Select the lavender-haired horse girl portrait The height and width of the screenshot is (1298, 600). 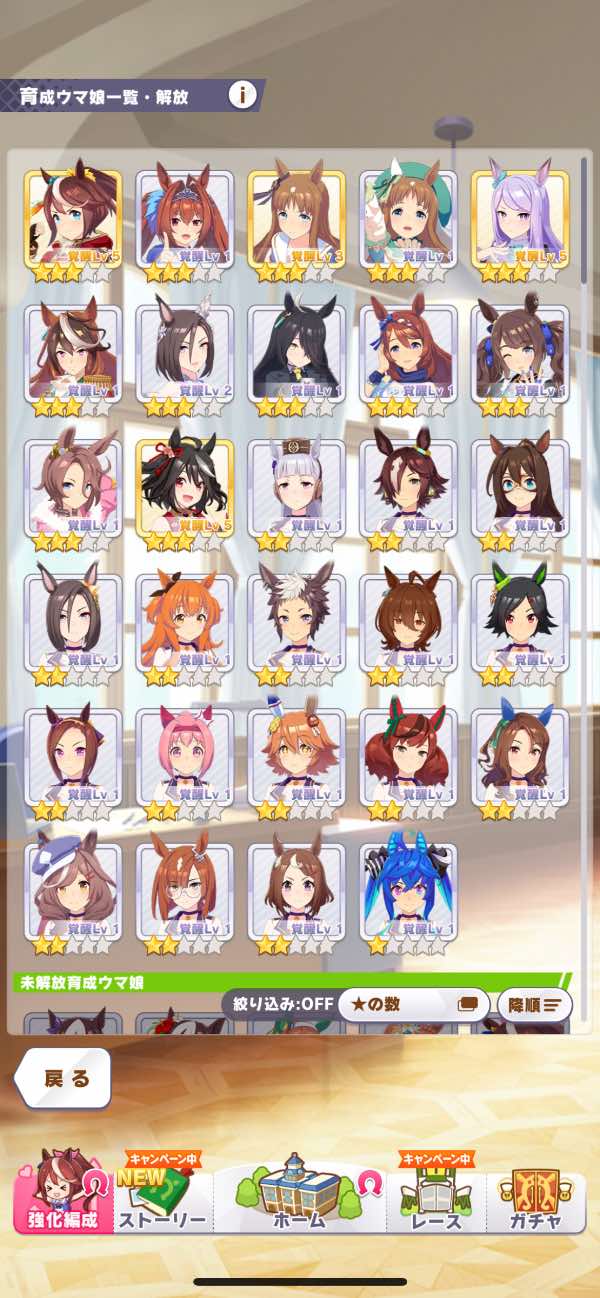point(520,221)
